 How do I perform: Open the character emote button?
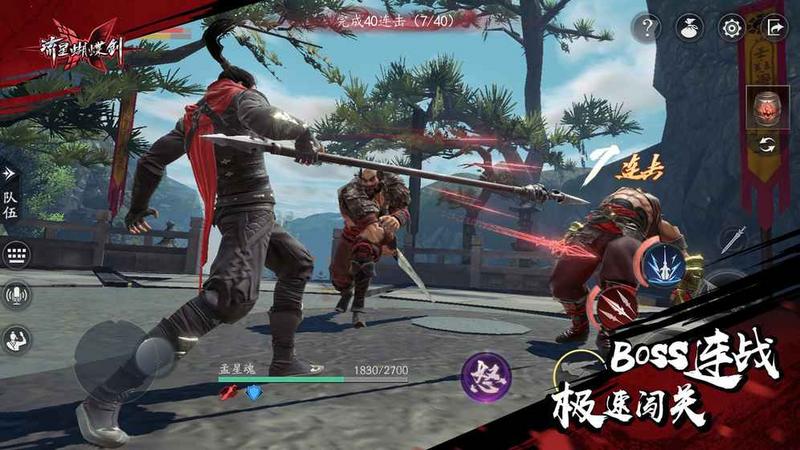16,339
